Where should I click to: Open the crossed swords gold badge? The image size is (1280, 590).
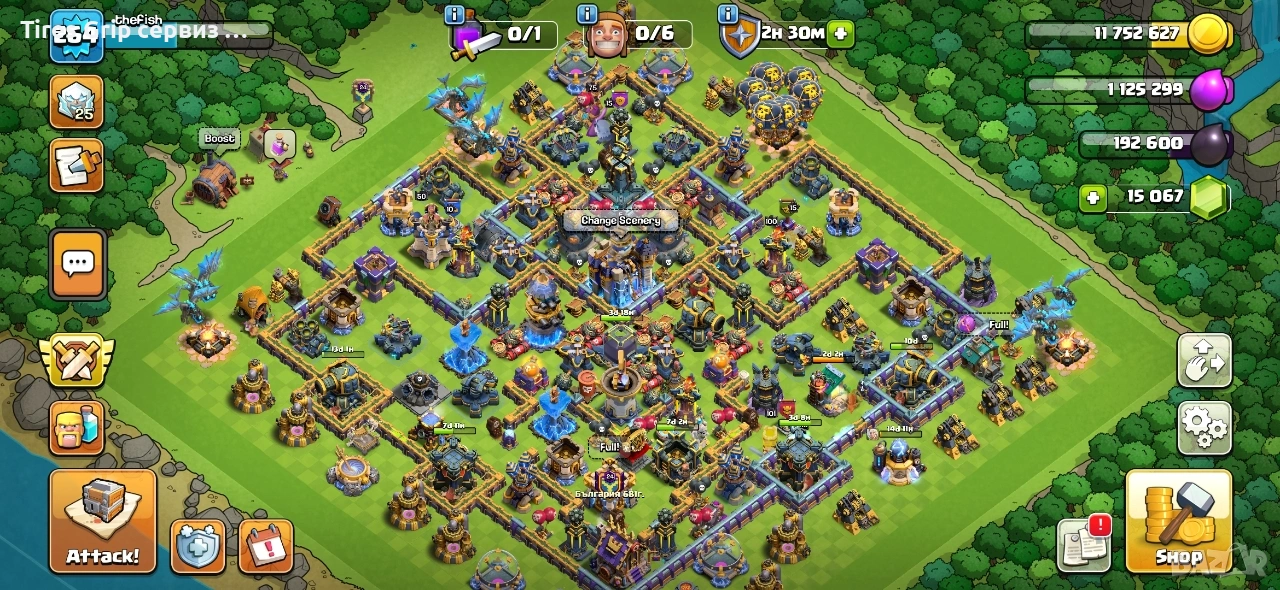click(x=76, y=360)
